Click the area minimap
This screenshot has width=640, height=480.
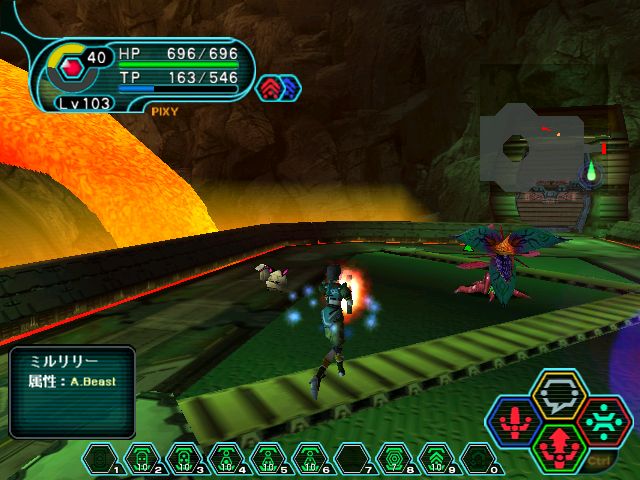[x=540, y=148]
